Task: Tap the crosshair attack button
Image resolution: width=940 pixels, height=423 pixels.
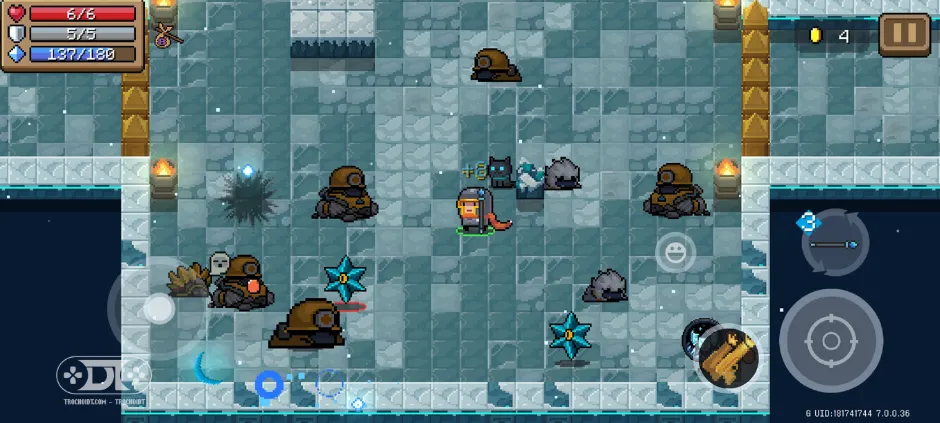Action: (830, 341)
